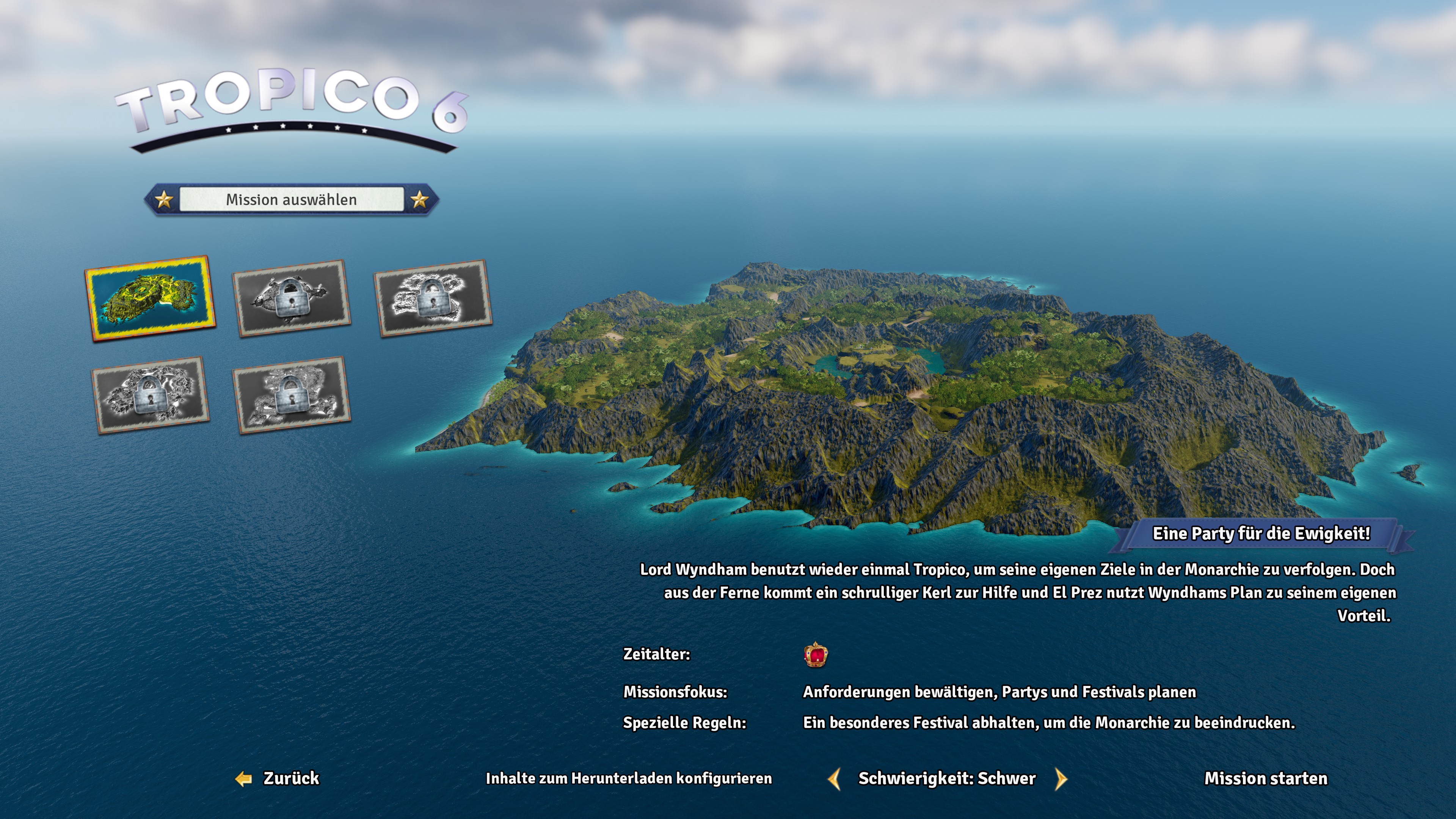This screenshot has width=1456, height=819.
Task: Start the mission with Mission starten
Action: tap(1266, 778)
